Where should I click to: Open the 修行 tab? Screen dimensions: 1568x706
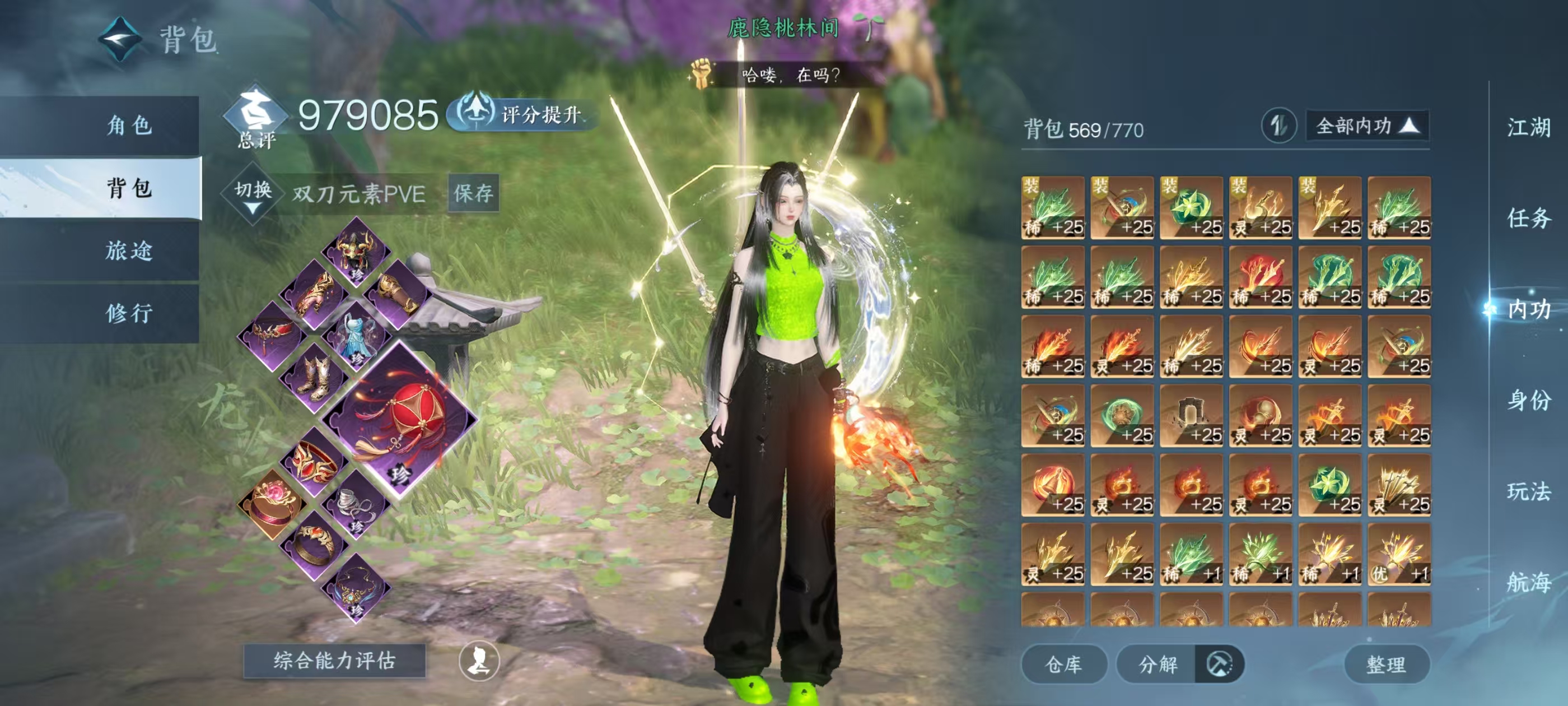(129, 313)
